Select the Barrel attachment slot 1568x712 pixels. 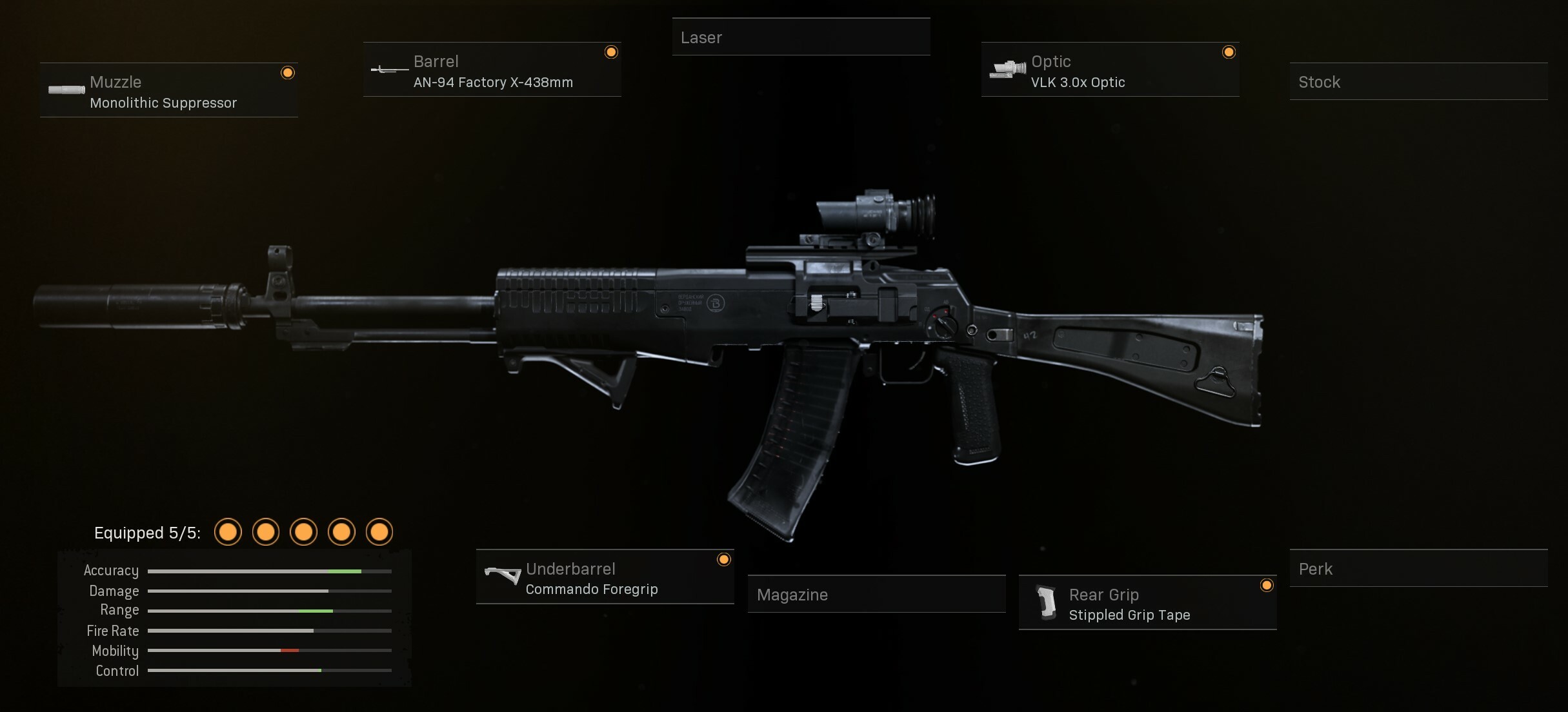(492, 70)
